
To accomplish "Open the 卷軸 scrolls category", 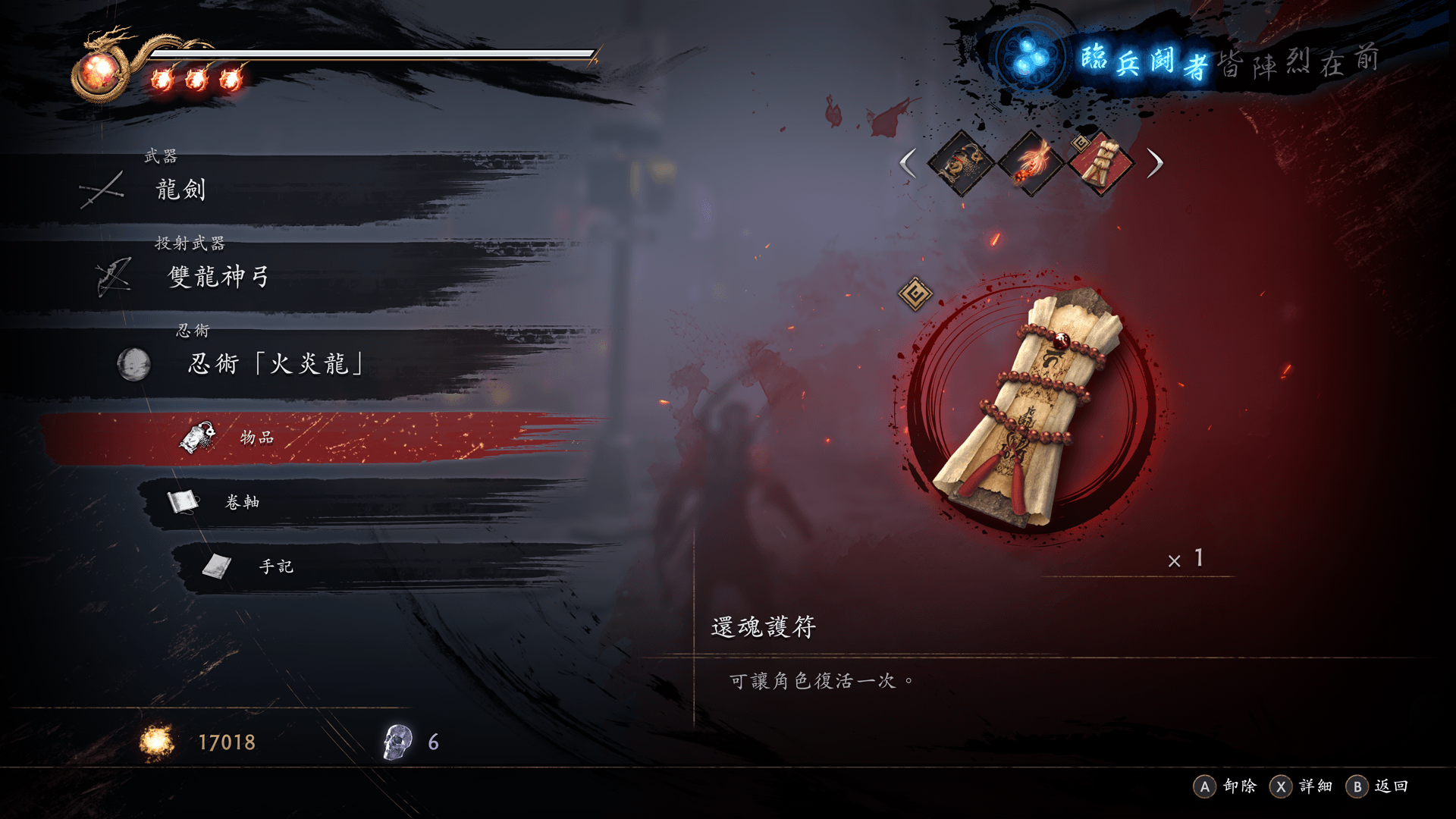I will coord(243,502).
